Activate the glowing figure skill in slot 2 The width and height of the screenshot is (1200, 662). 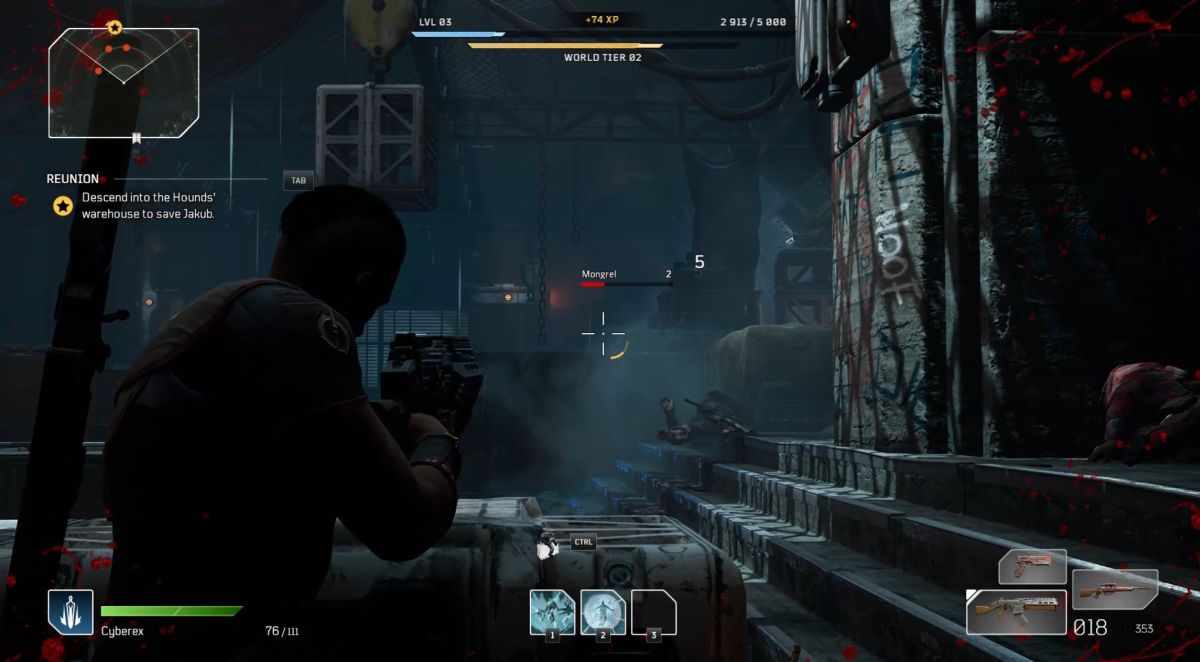click(603, 612)
